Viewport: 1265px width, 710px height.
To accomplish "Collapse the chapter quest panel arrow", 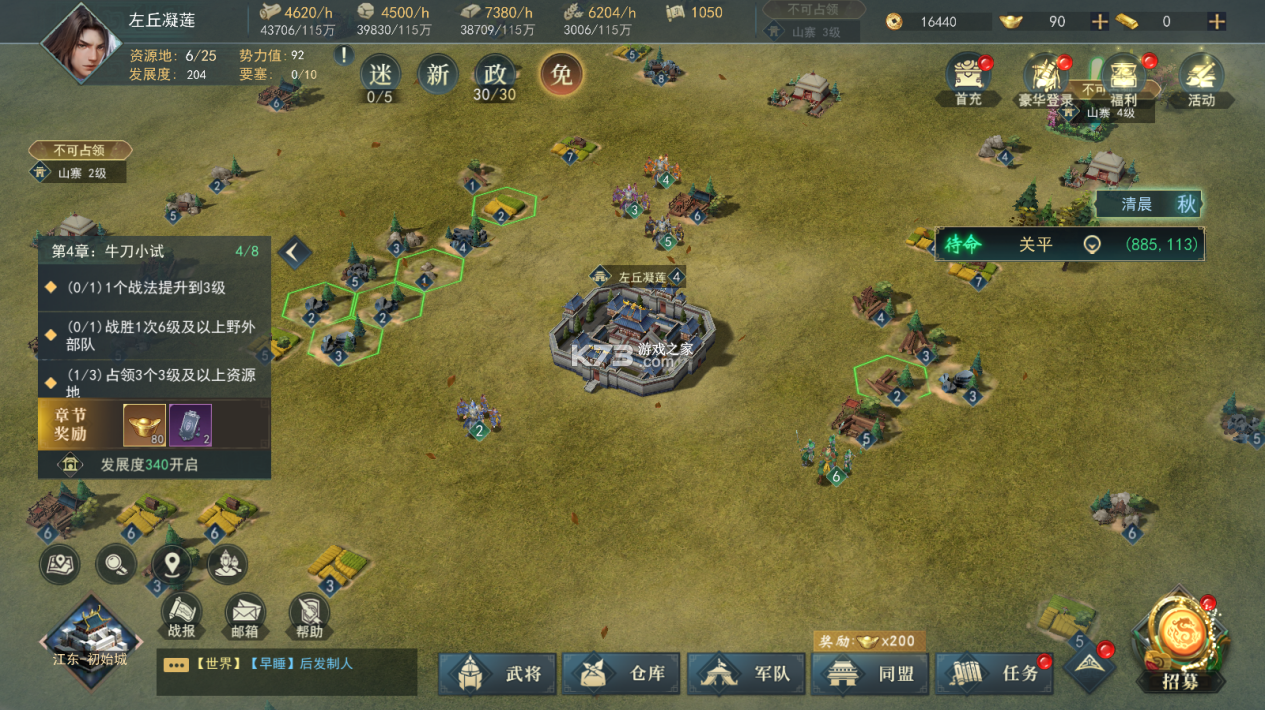I will pyautogui.click(x=293, y=252).
